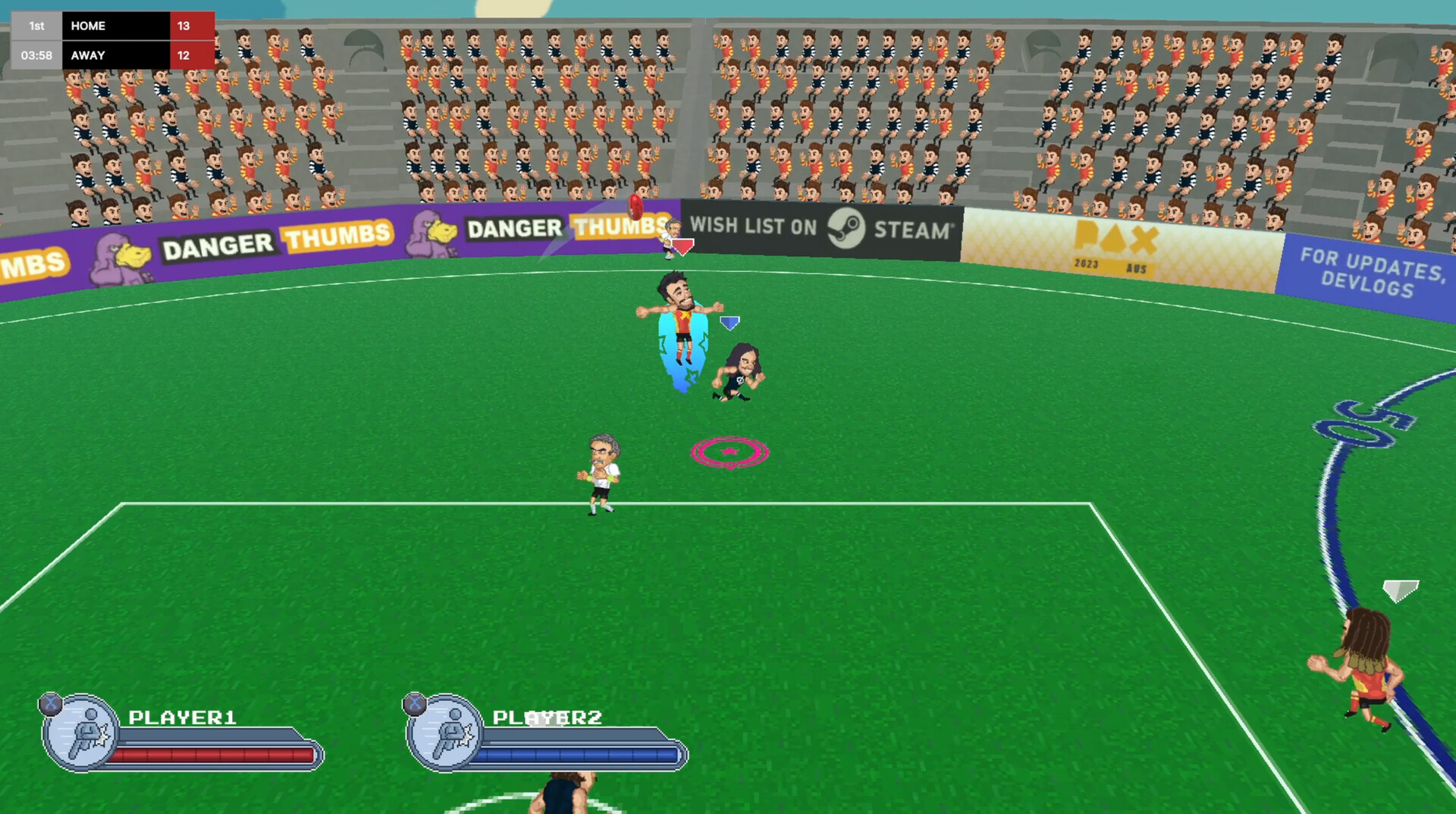
Task: Toggle the blue arrow marker above the defender
Action: pyautogui.click(x=730, y=321)
